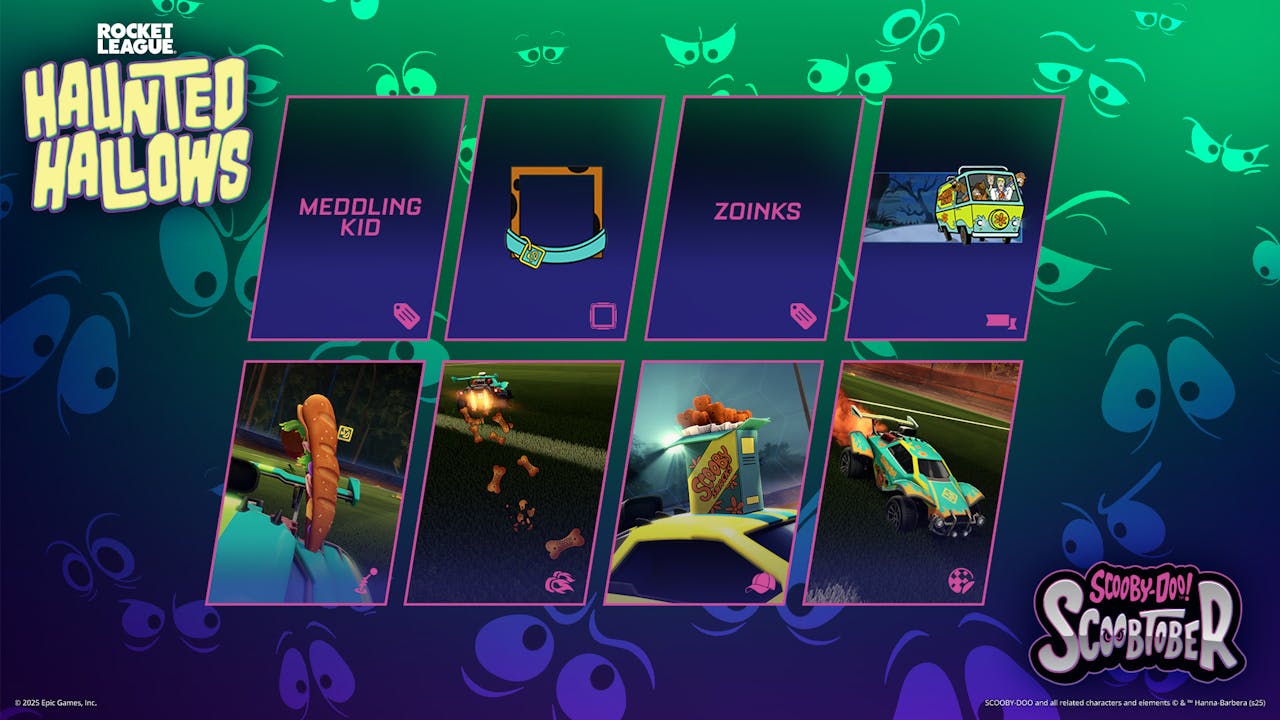Screen dimensions: 1280x720
Task: Select the Zoinks title card
Action: [755, 218]
